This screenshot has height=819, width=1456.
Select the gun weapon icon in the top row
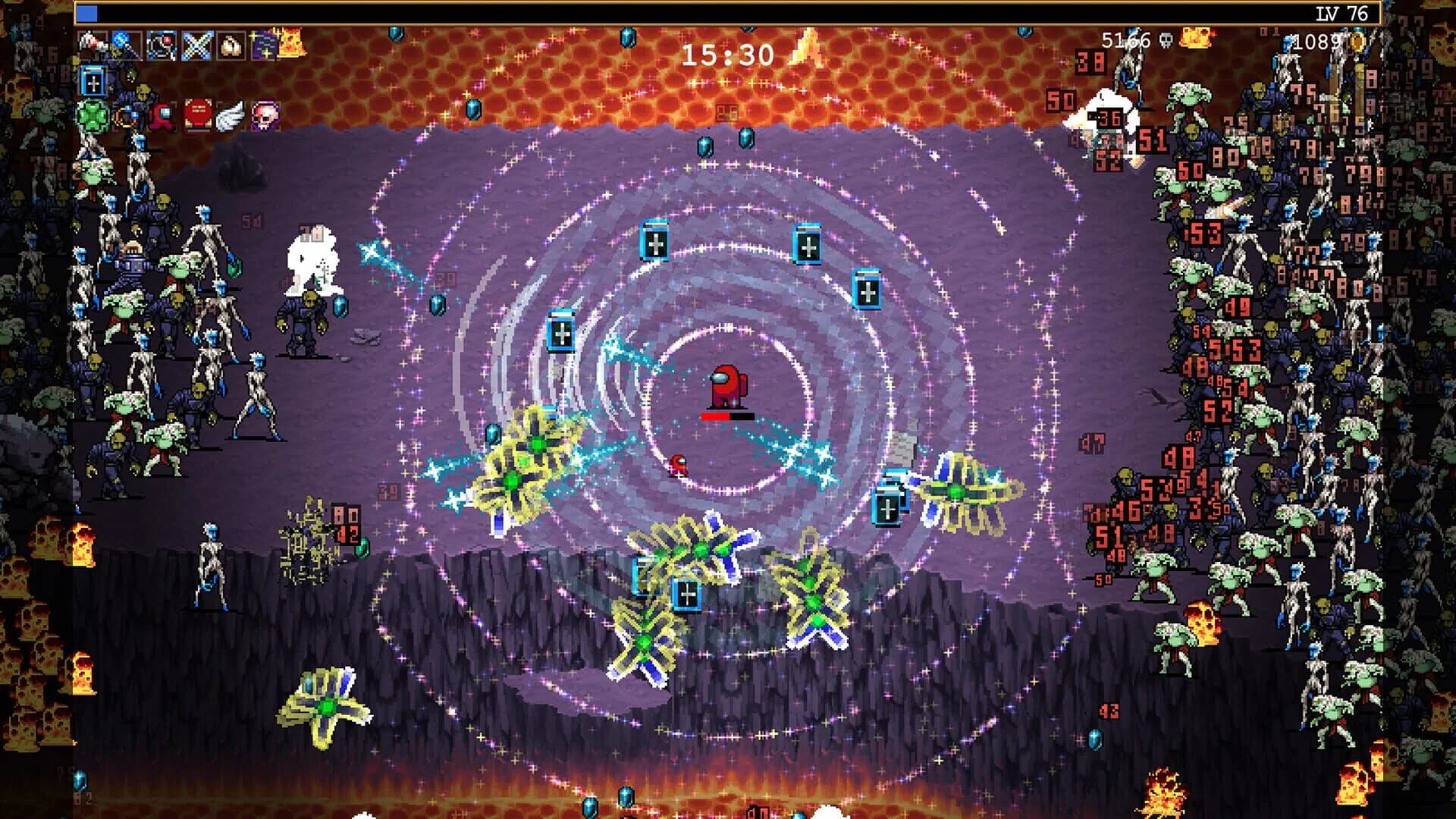click(x=161, y=43)
